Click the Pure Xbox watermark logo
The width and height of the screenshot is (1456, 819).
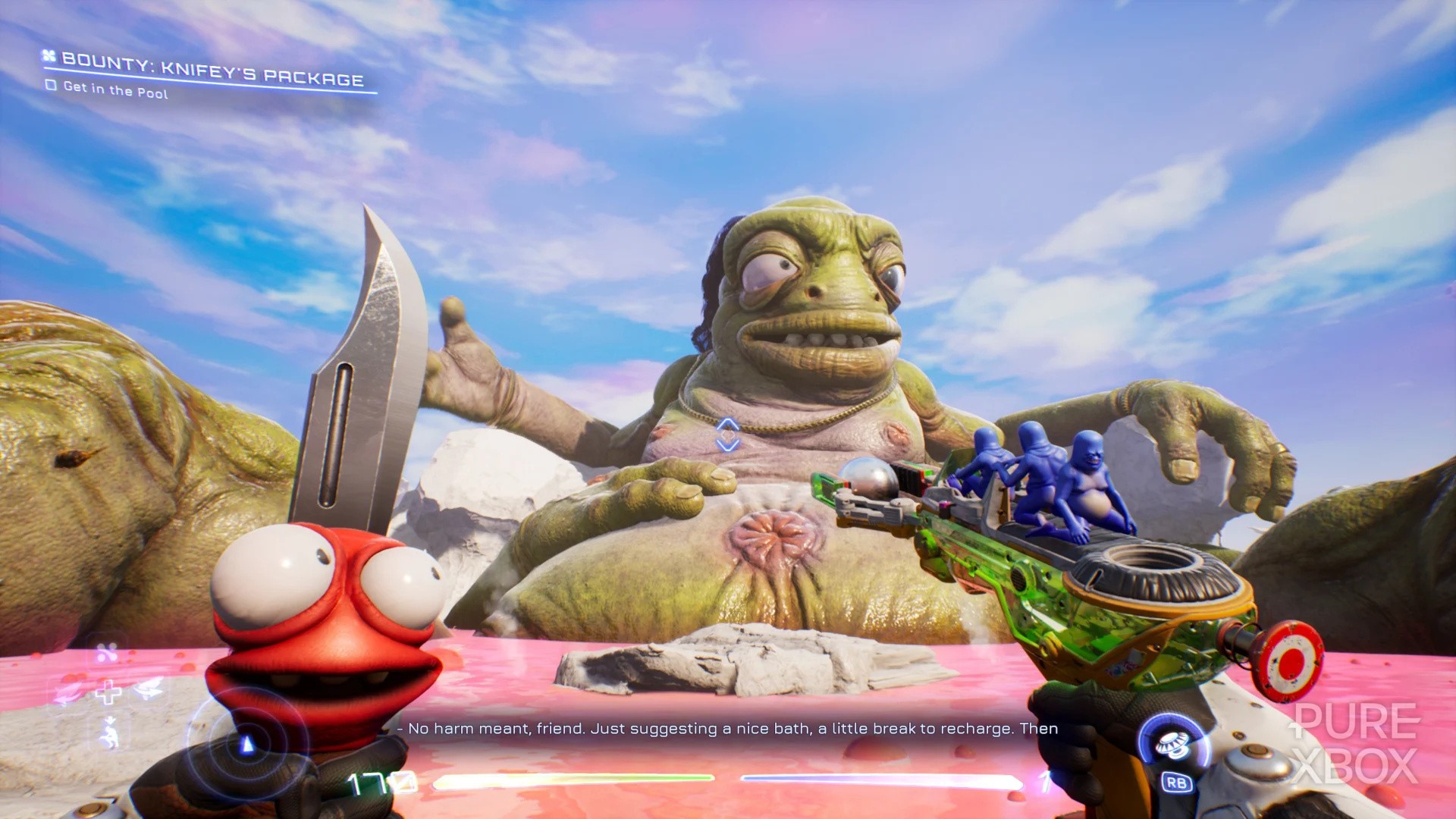click(x=1355, y=743)
